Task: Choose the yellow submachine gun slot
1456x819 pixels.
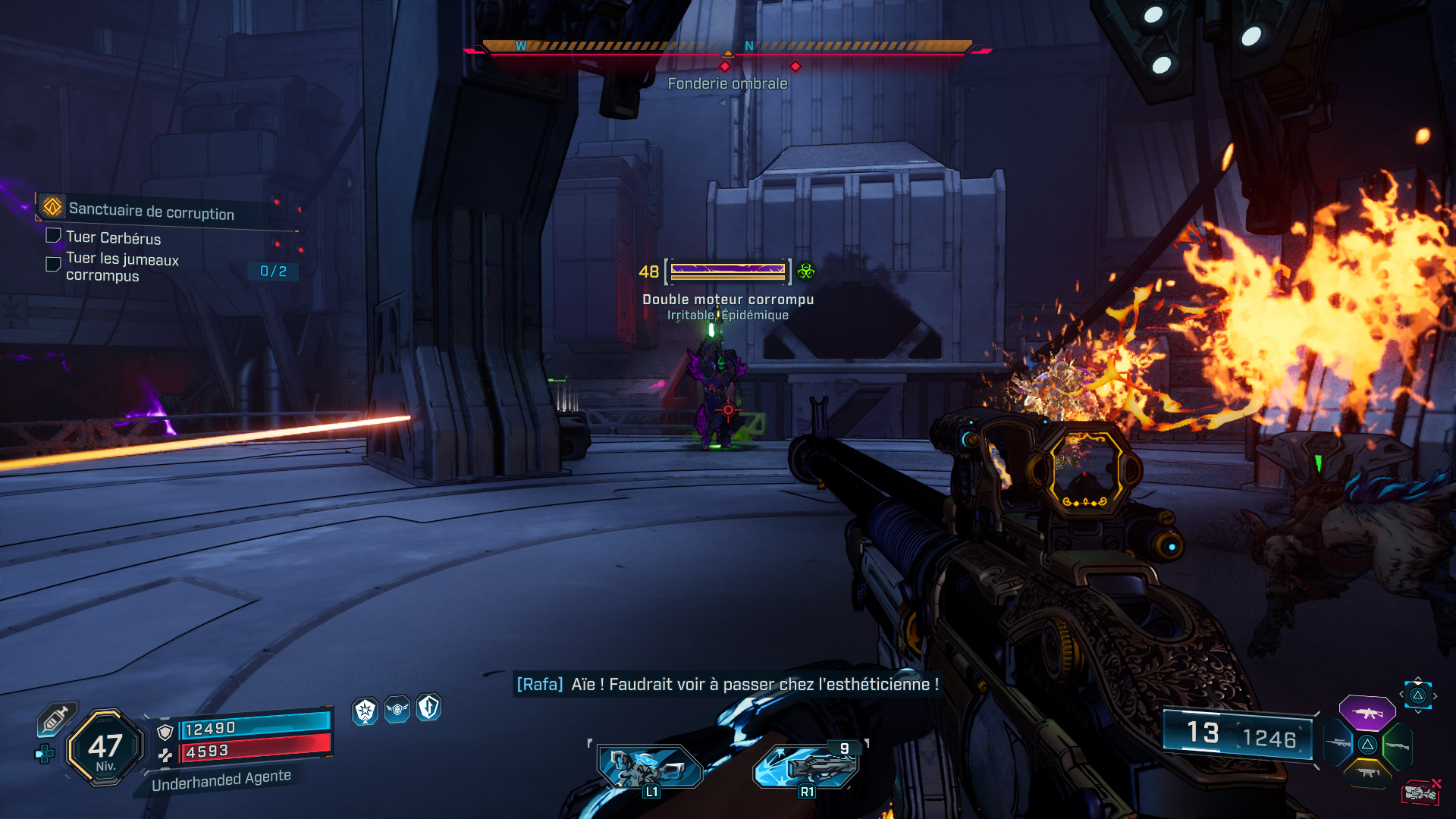Action: click(x=1367, y=773)
